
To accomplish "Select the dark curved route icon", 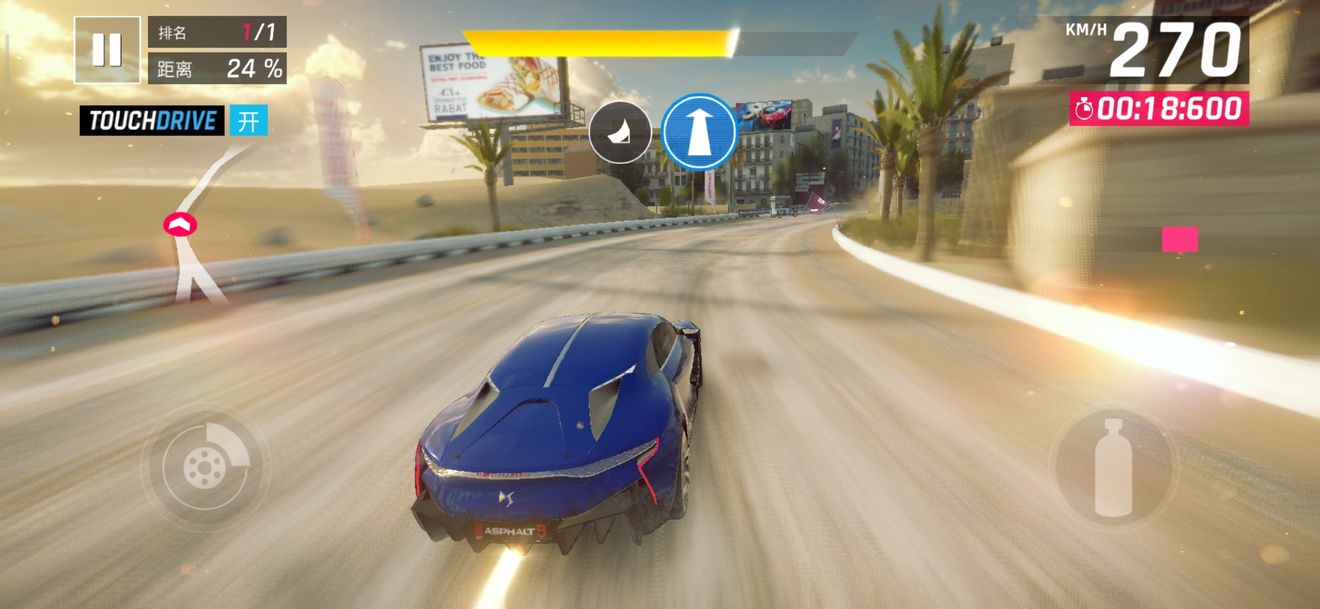I will click(620, 132).
